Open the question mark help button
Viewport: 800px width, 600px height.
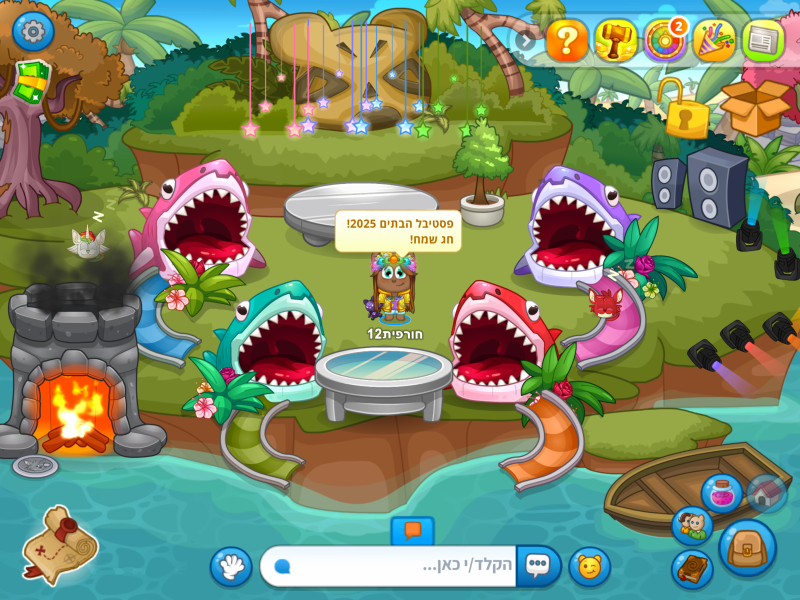click(567, 40)
